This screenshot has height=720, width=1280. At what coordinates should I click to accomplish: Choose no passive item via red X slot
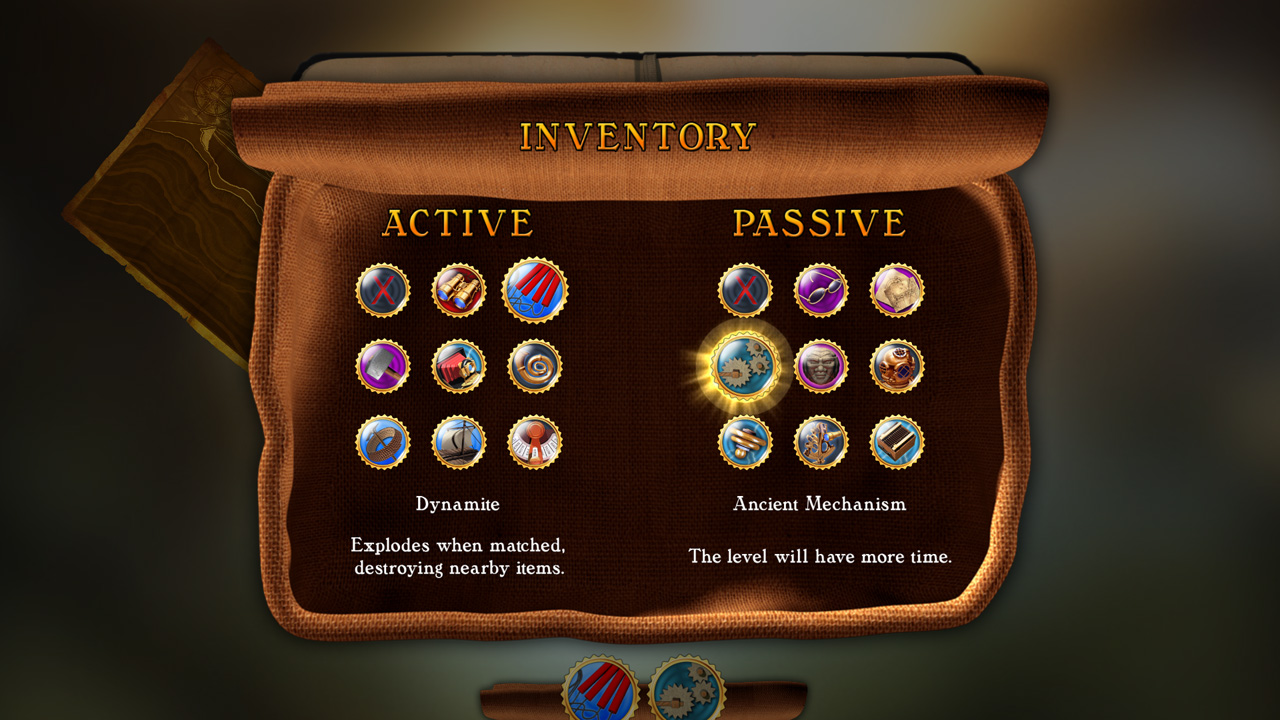click(744, 290)
